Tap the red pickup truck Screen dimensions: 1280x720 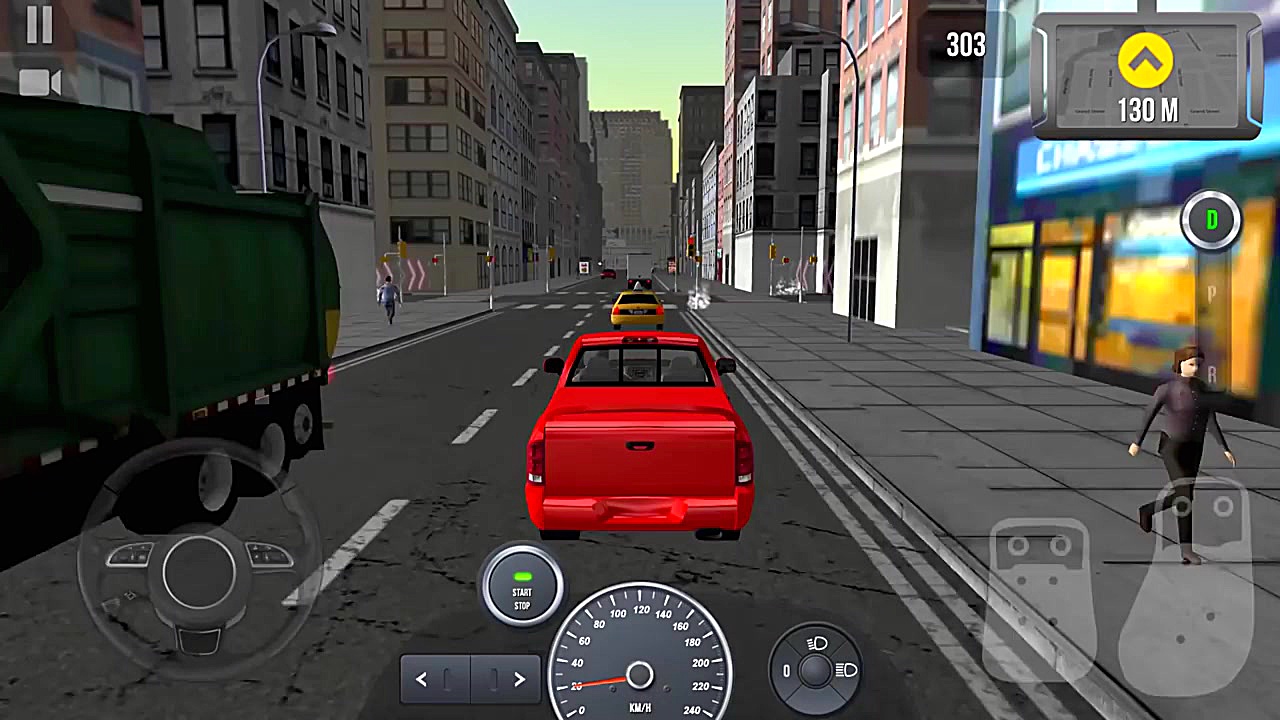[x=640, y=440]
